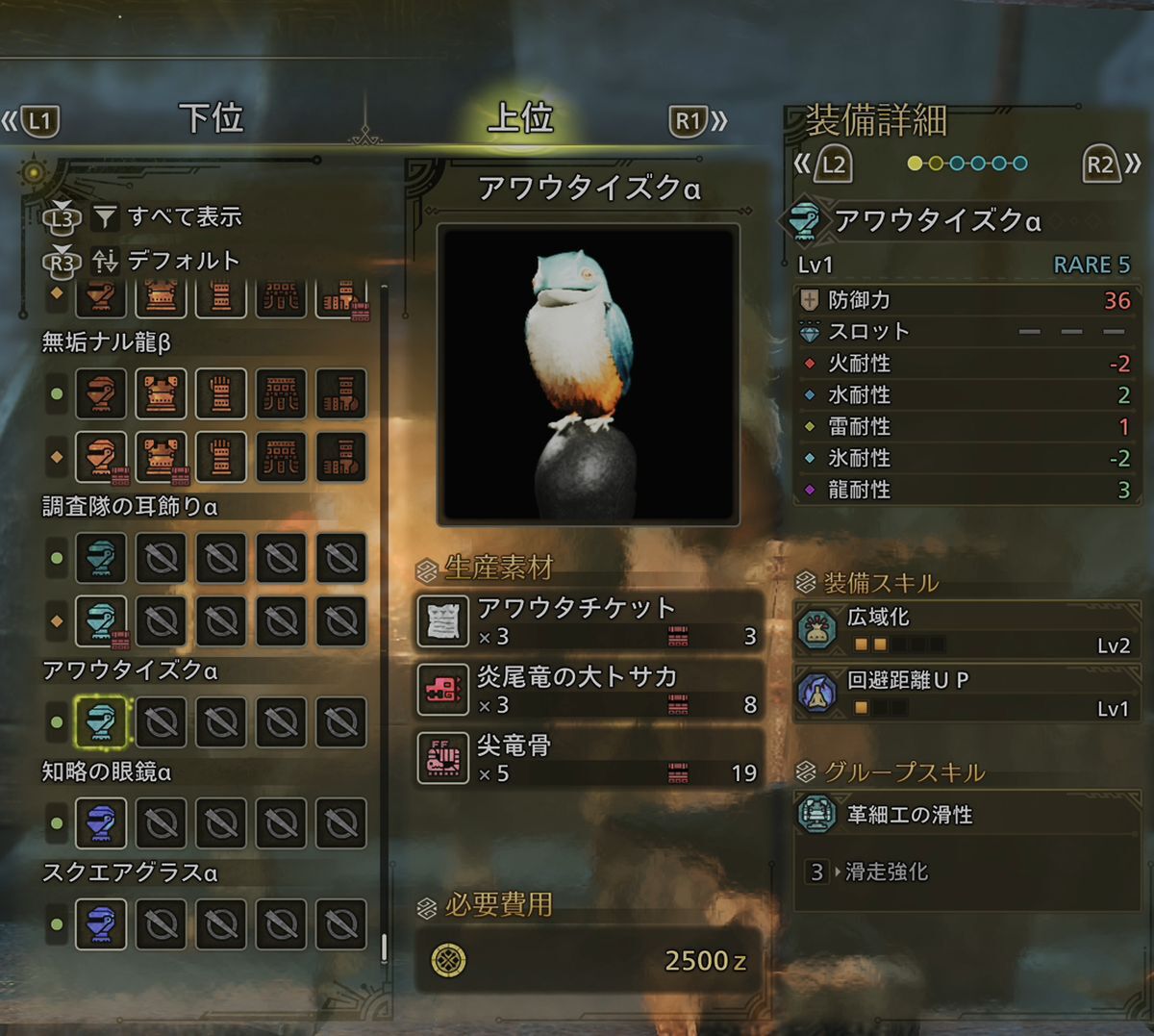
Task: Open the 革細工の滑性 group skill
Action: [966, 816]
